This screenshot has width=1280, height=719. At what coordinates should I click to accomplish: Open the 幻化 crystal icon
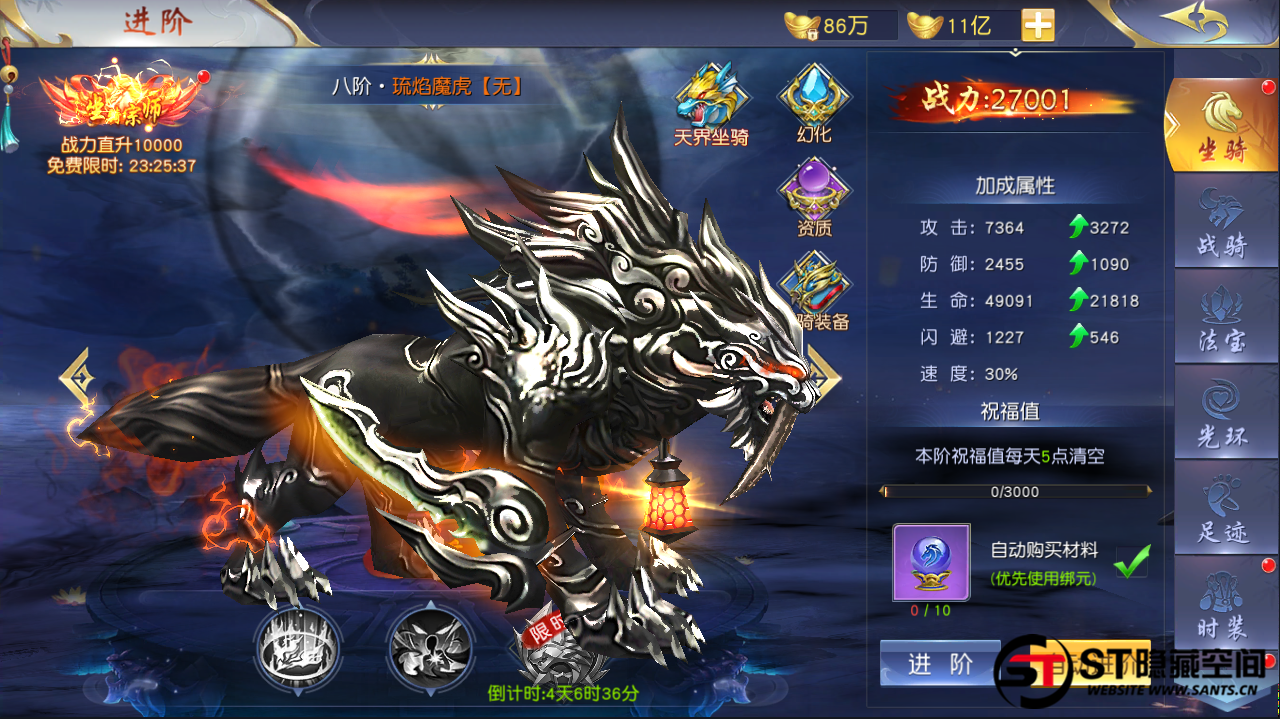815,97
